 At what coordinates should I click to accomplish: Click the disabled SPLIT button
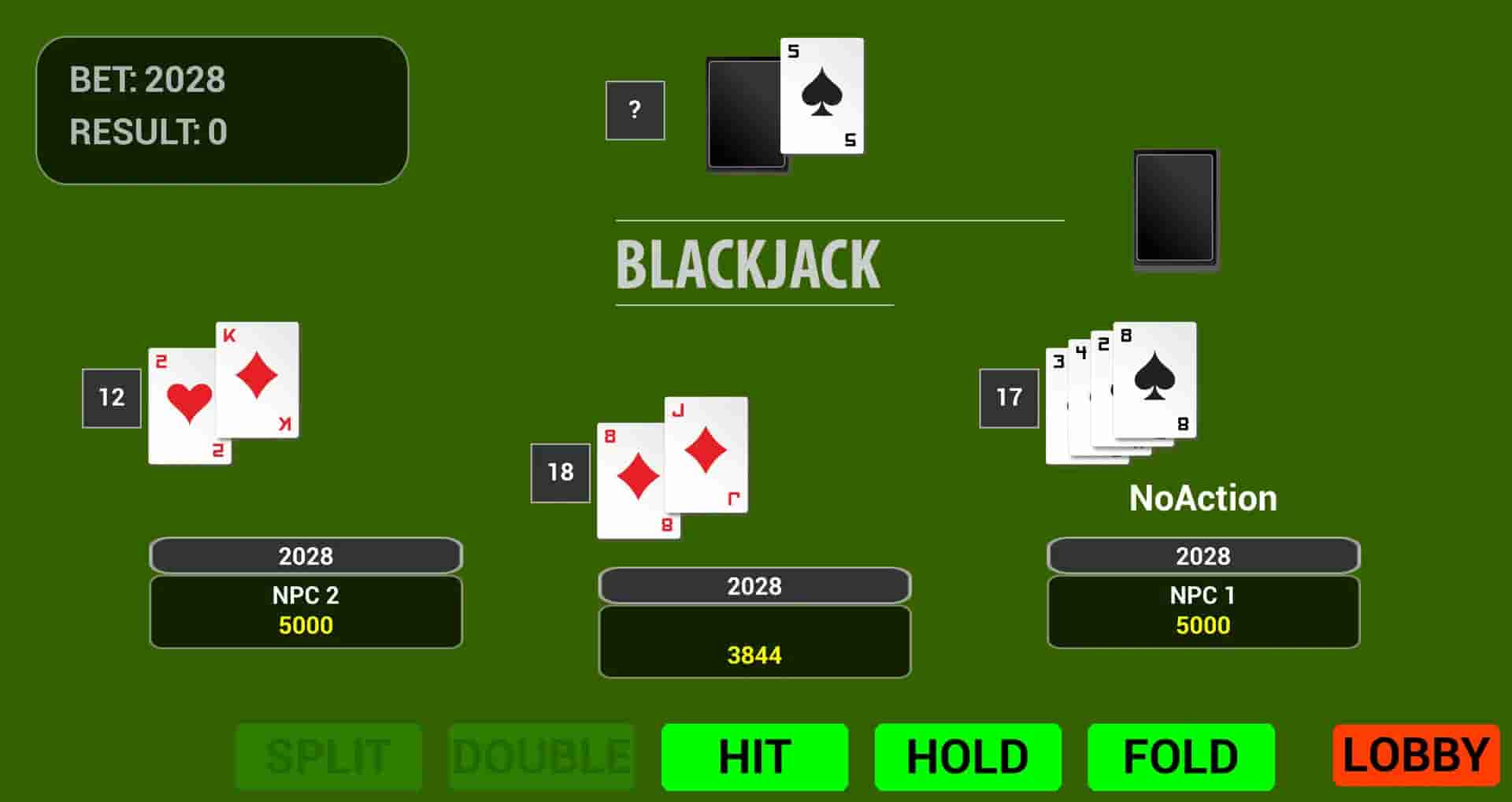pos(328,757)
